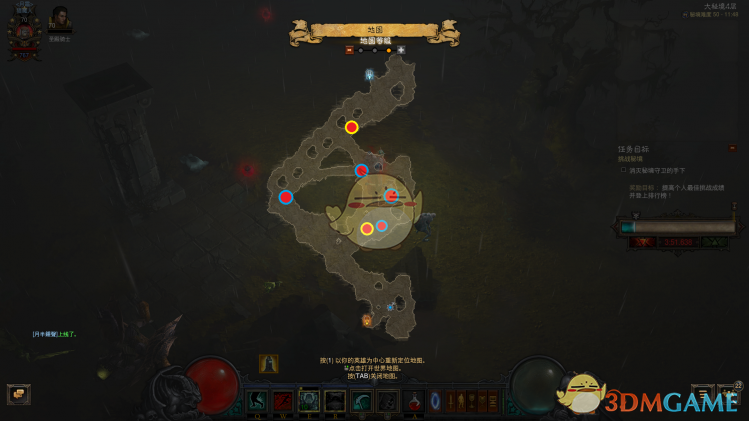Click the blue town portal icon
The image size is (749, 421).
click(435, 402)
